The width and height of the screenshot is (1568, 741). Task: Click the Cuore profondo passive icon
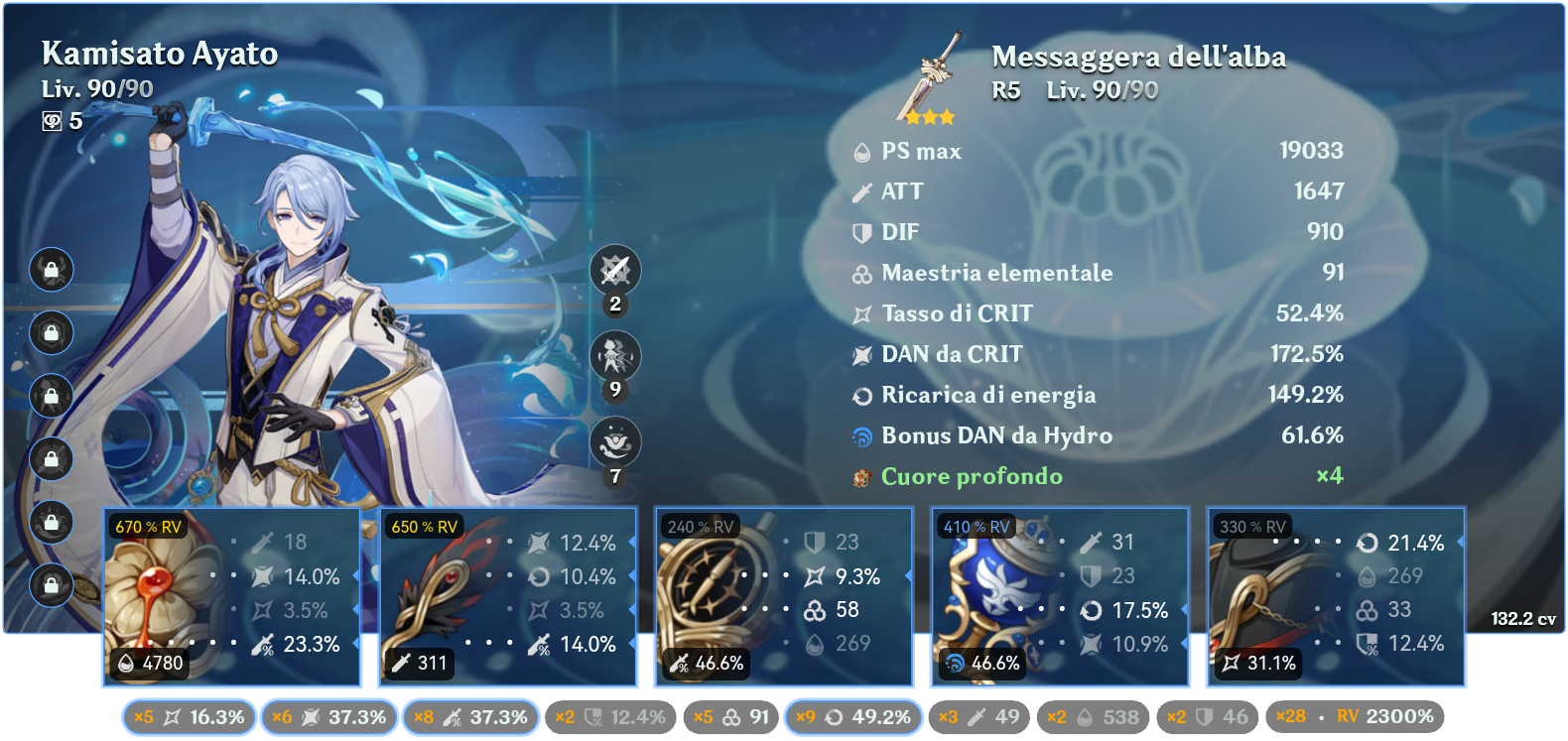click(x=862, y=476)
